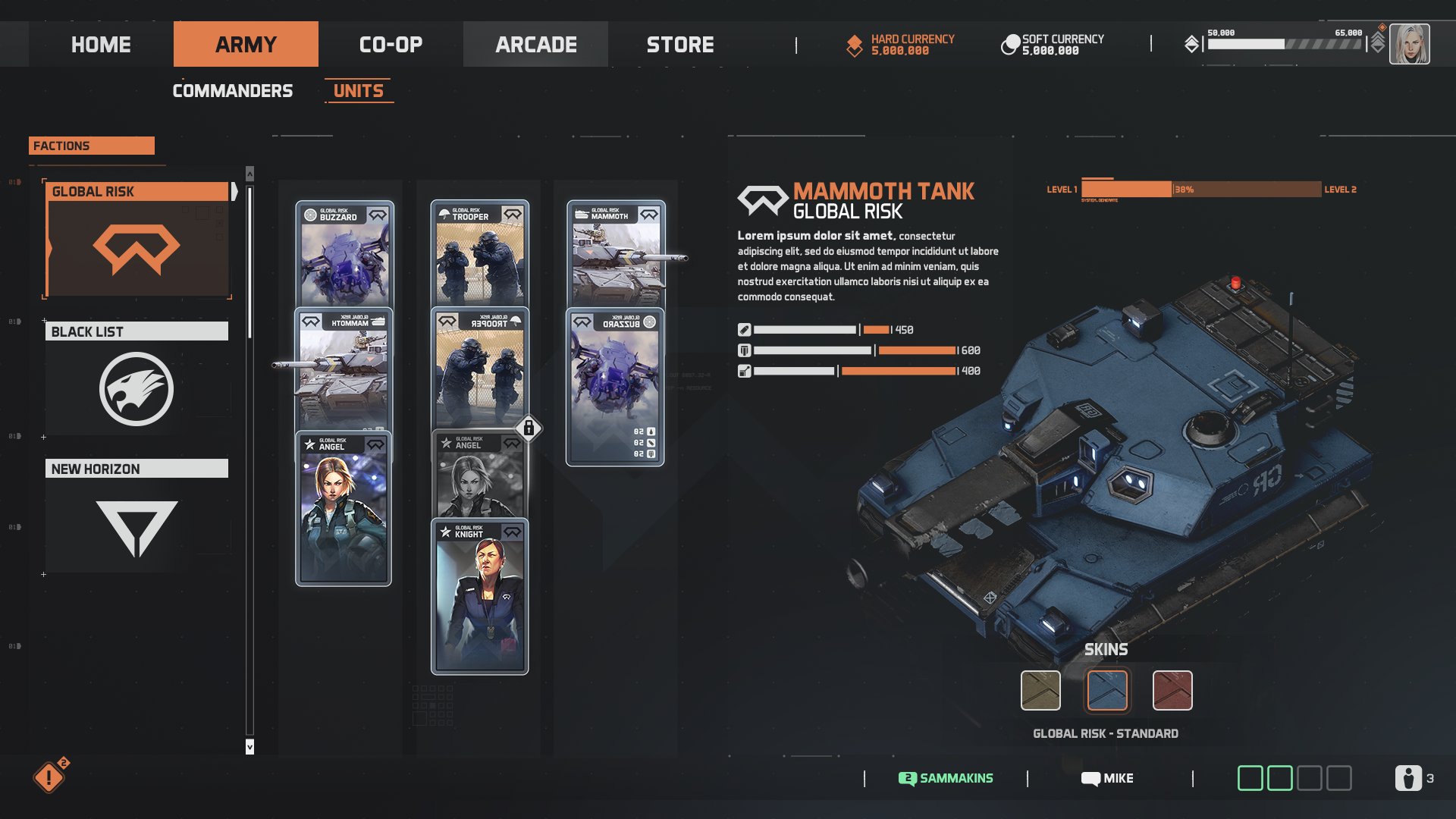Screen dimensions: 1456x819
Task: Select the blue standard tank skin
Action: (x=1106, y=690)
